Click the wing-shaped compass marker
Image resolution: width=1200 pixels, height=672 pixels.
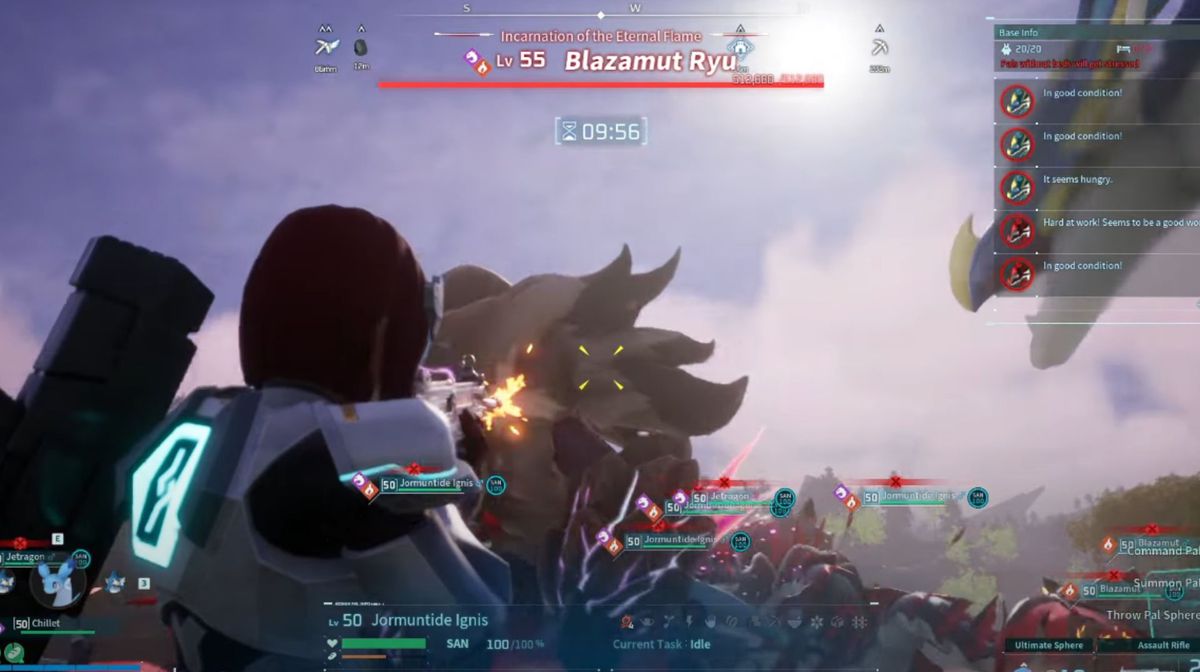pos(326,47)
